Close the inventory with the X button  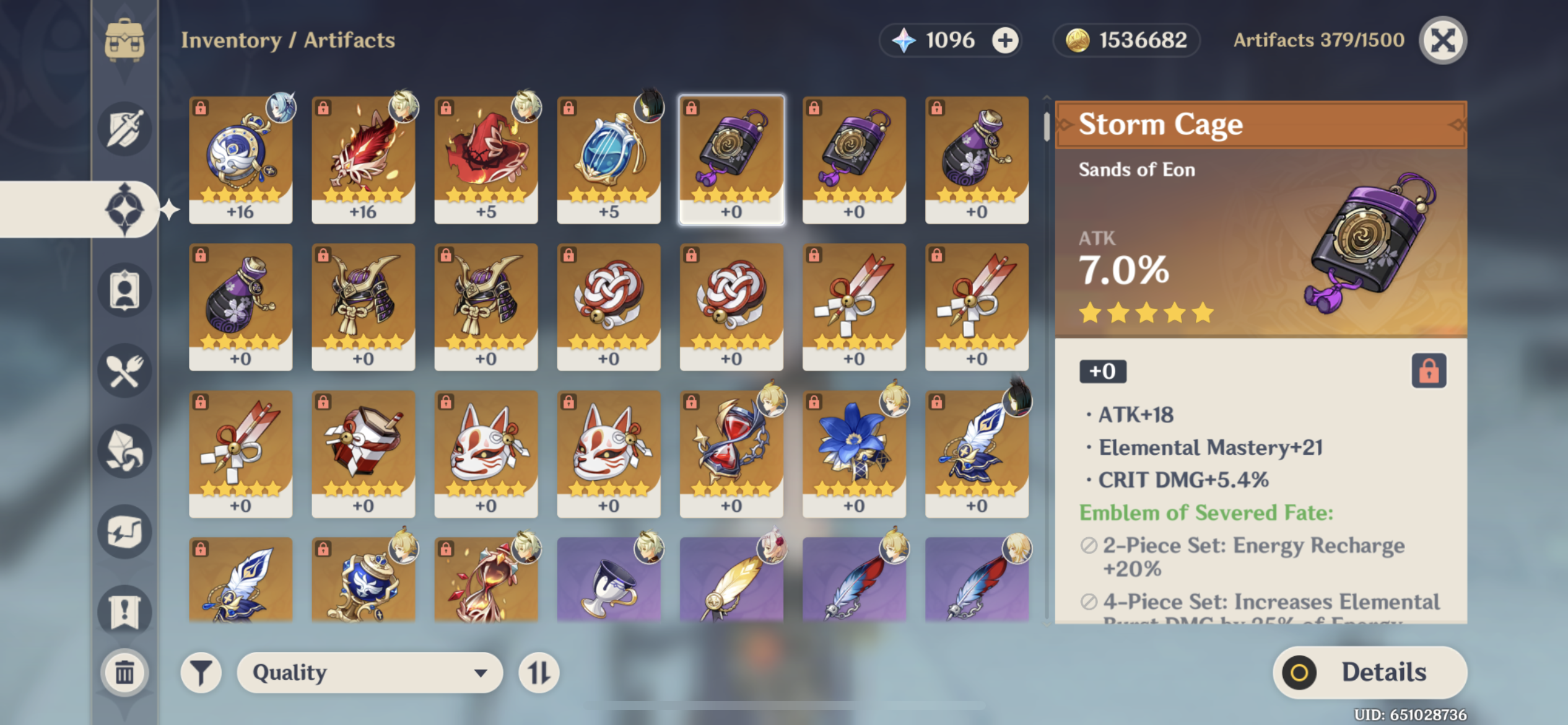(x=1443, y=40)
